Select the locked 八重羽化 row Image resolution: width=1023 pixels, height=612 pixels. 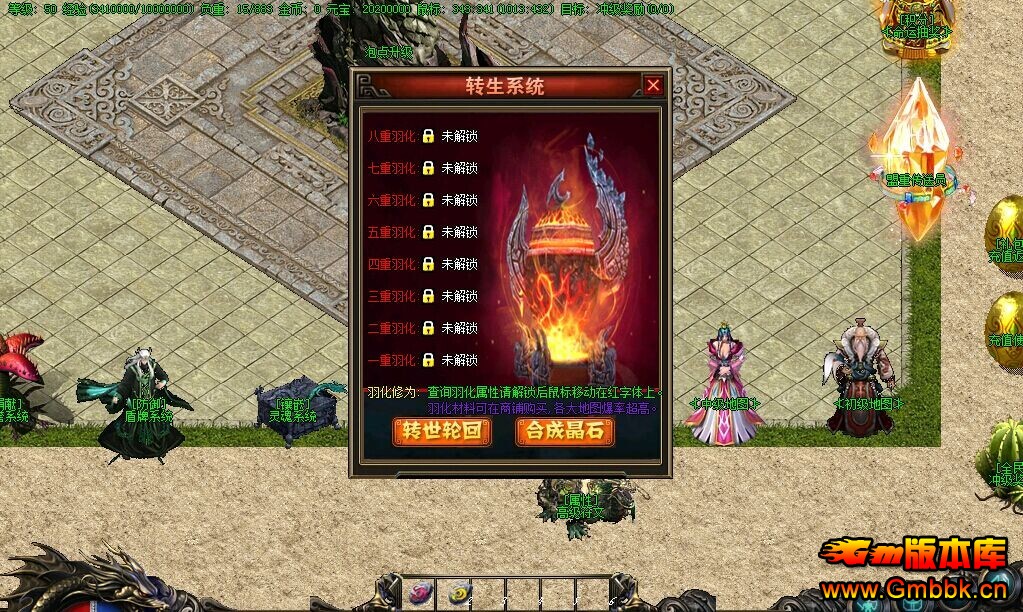coord(421,136)
